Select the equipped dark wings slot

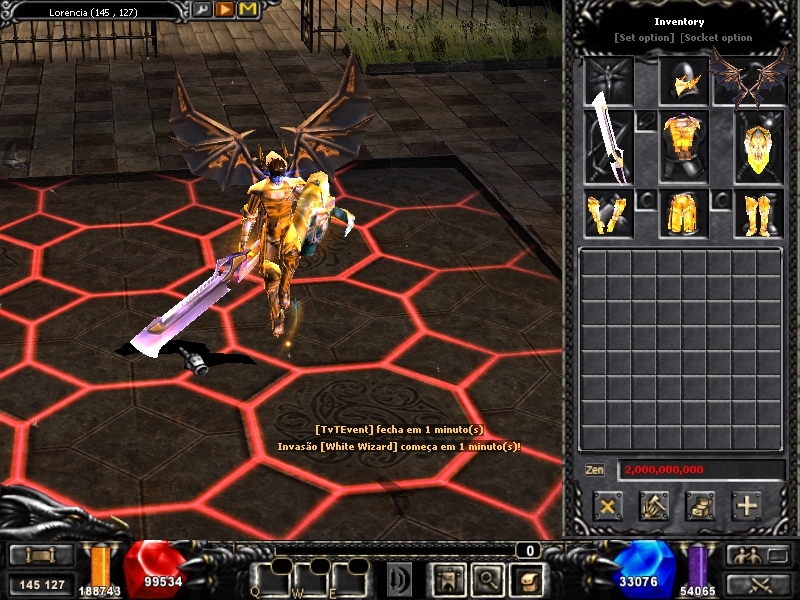click(746, 81)
